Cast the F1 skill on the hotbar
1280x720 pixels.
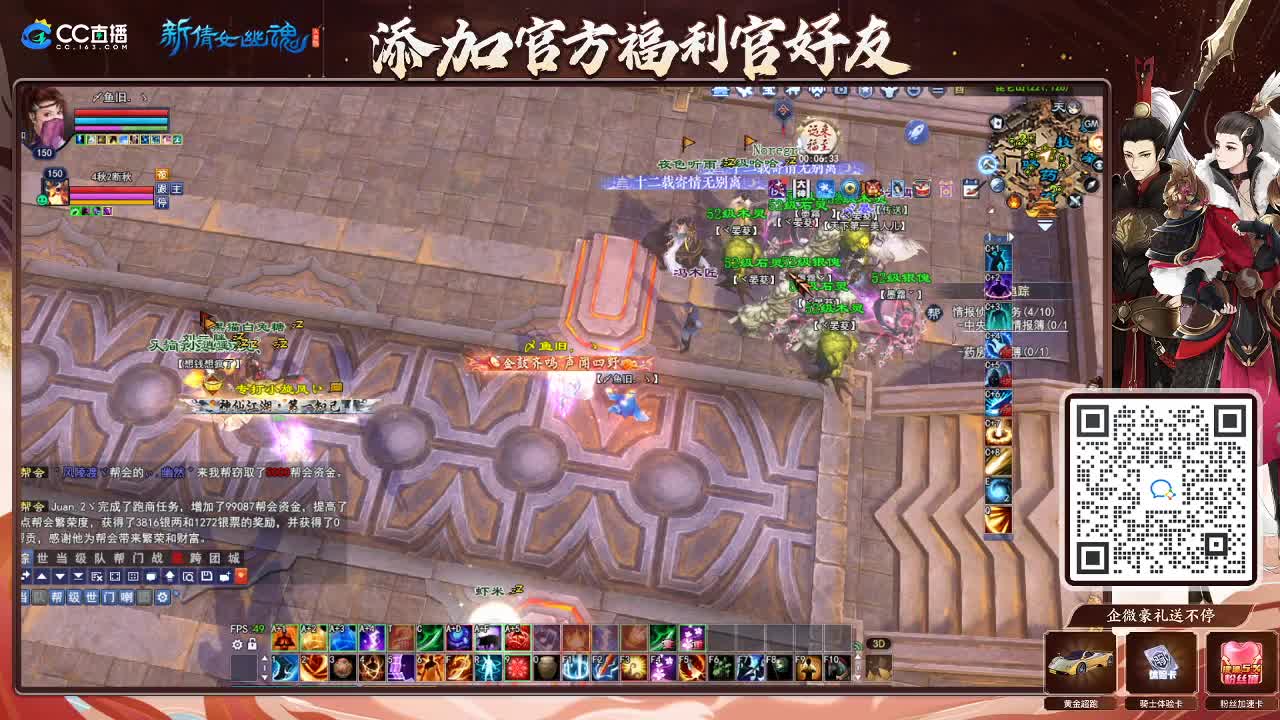pyautogui.click(x=577, y=668)
